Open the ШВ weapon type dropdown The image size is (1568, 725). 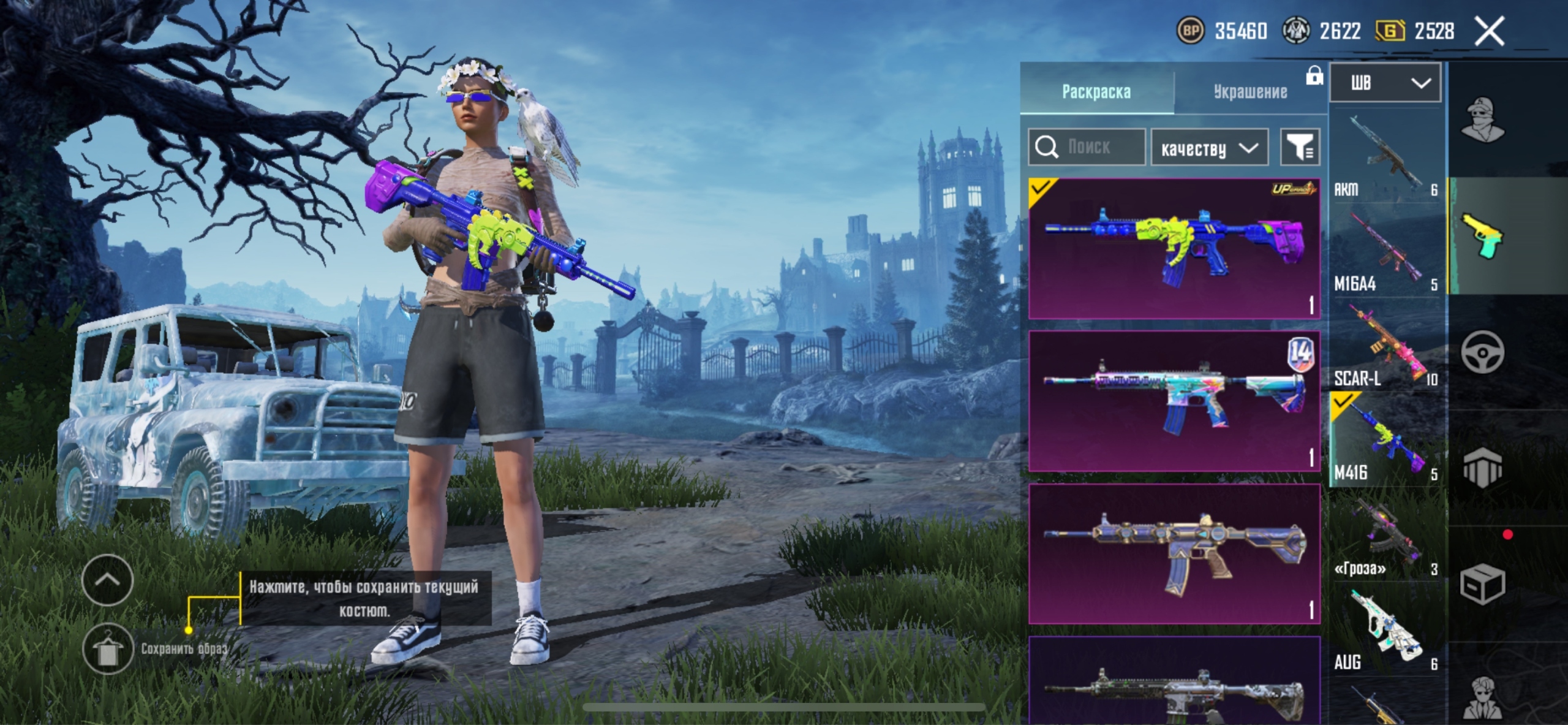(1385, 83)
